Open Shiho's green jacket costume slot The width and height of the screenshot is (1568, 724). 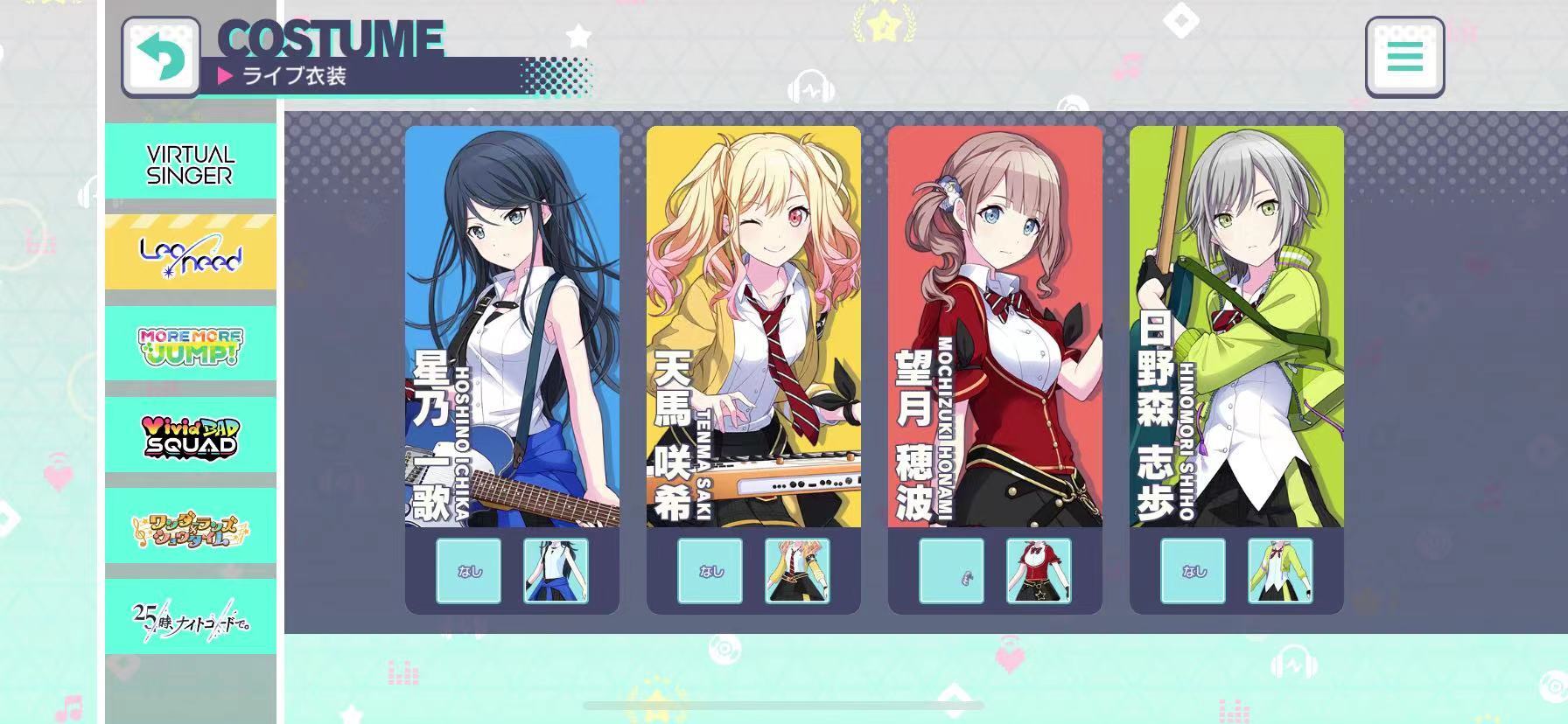pos(1280,571)
